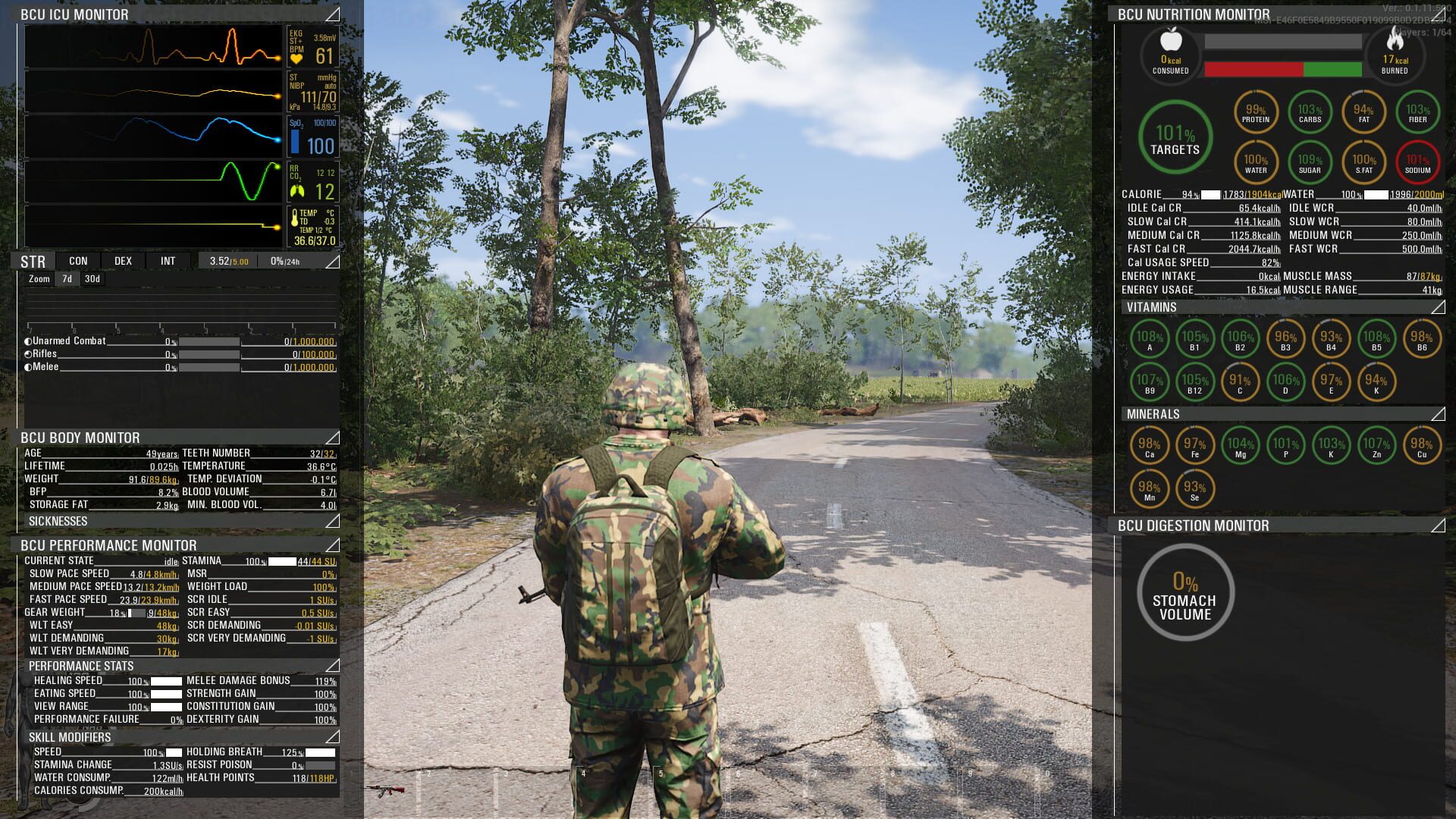Select the STOMACH VOLUME gauge
The image size is (1456, 819).
(1185, 593)
